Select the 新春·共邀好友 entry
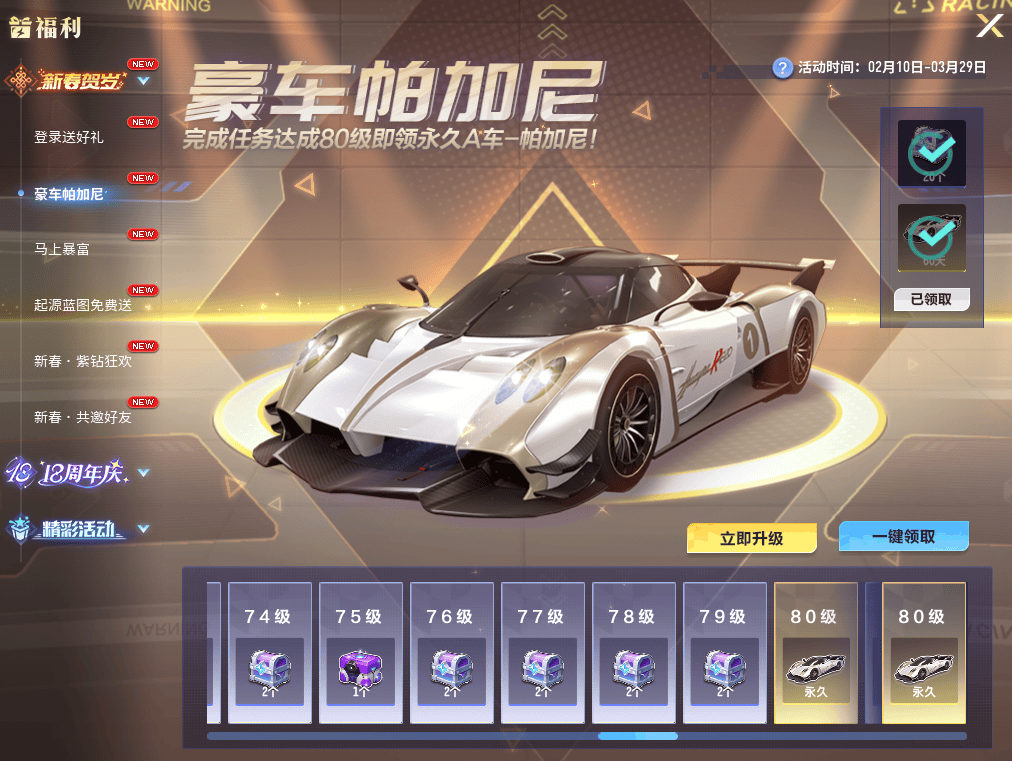Image resolution: width=1012 pixels, height=761 pixels. (83, 417)
